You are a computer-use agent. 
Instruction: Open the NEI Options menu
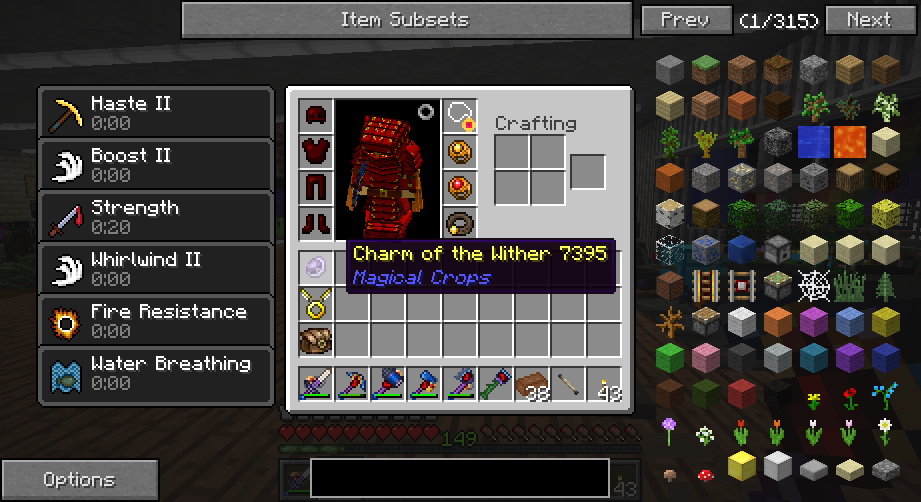point(79,480)
